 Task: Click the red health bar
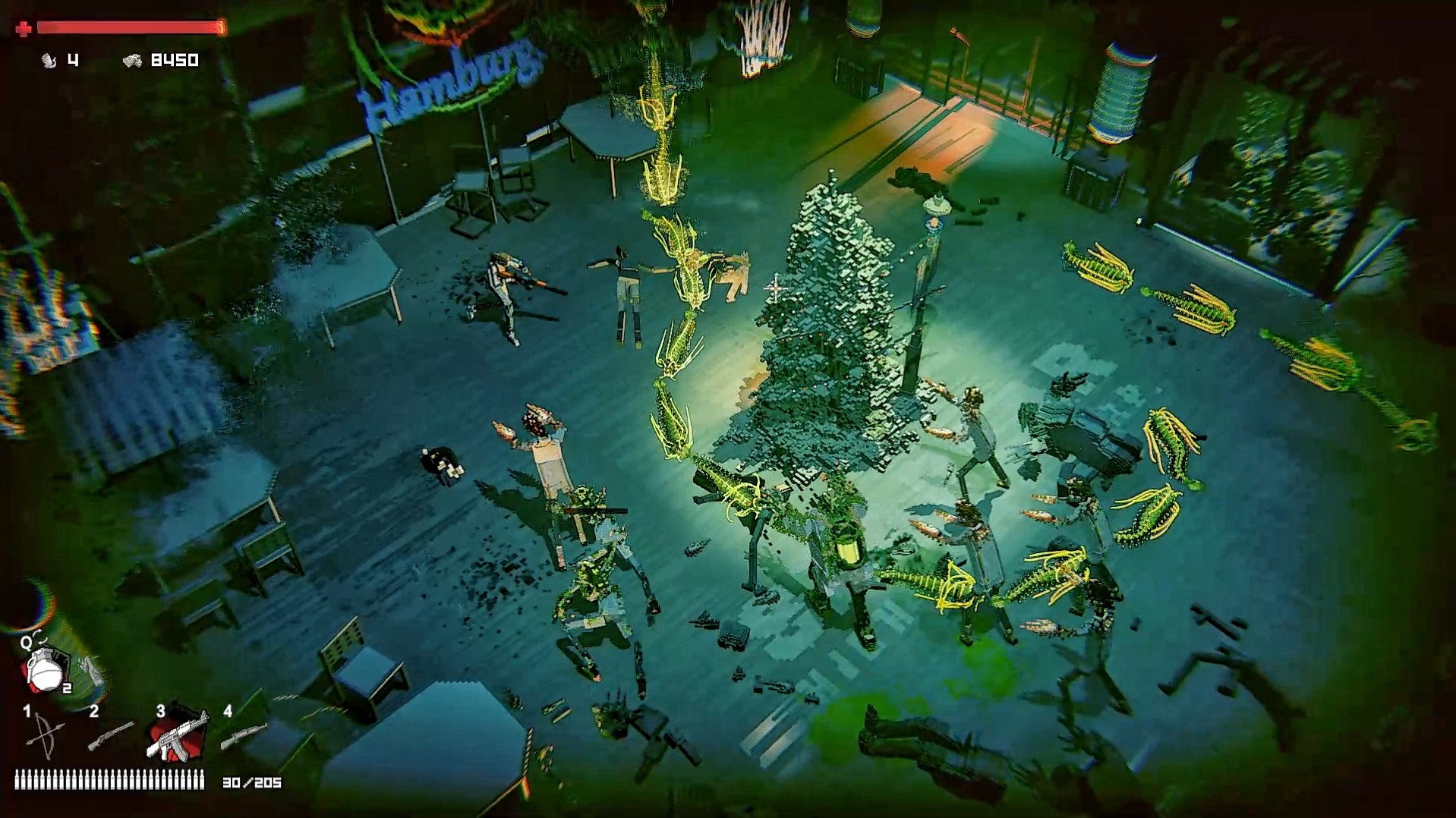click(x=129, y=25)
